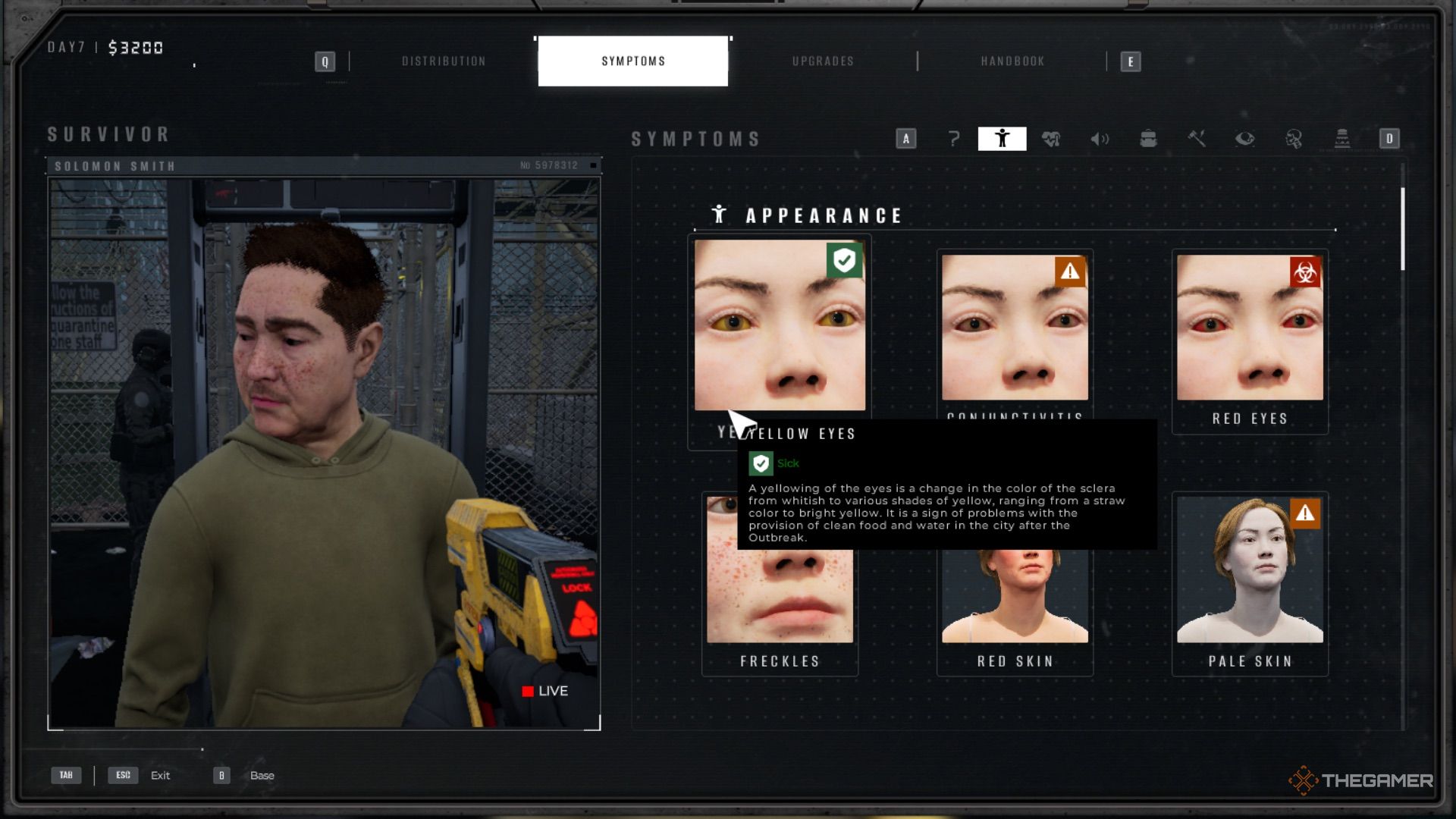The height and width of the screenshot is (819, 1456).
Task: Click the symptoms list scrollbar
Action: [x=1403, y=229]
